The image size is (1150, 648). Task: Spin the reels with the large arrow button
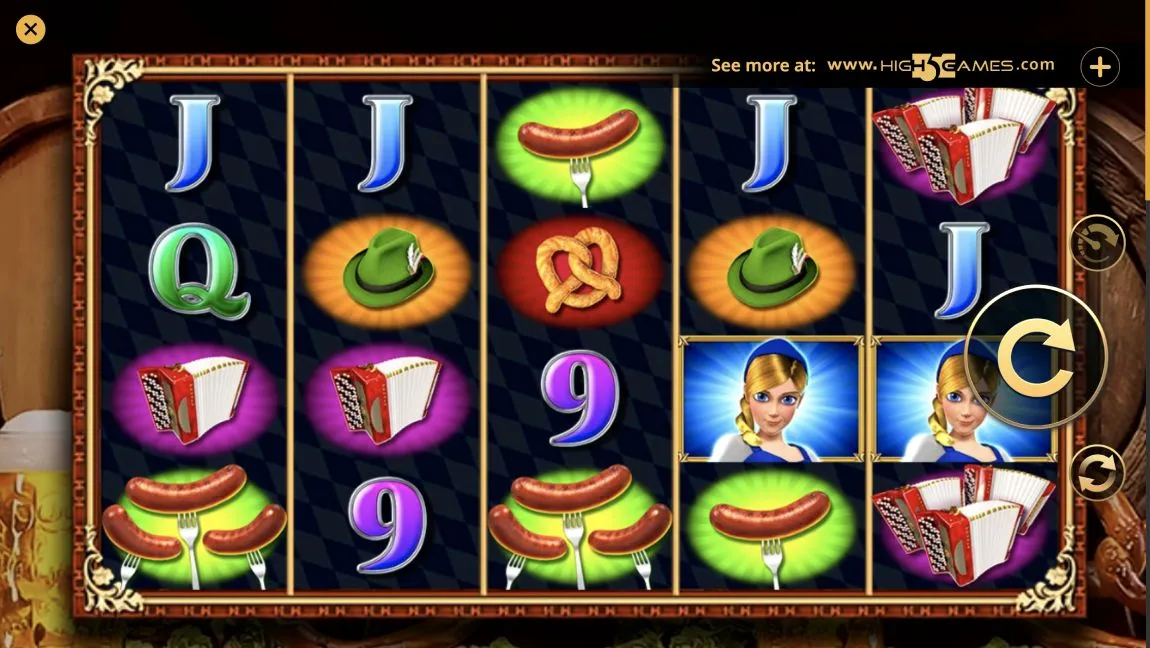(1036, 357)
